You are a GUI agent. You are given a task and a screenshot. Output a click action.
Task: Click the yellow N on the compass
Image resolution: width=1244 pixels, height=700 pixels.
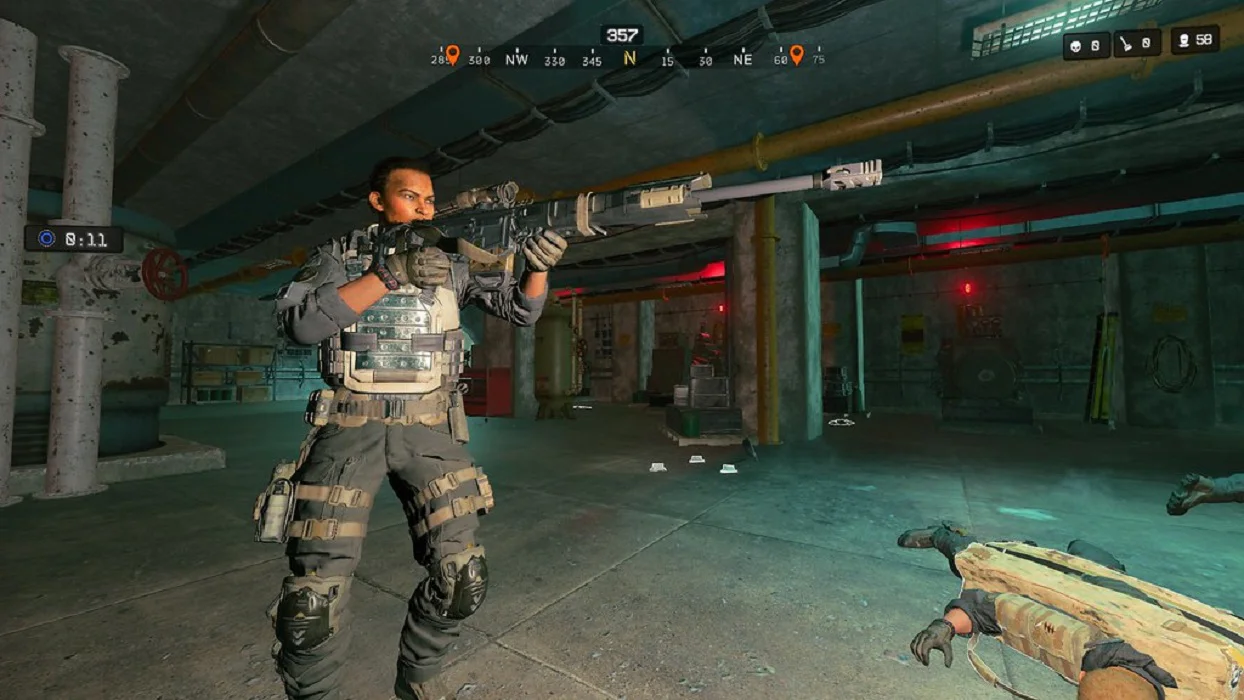pyautogui.click(x=629, y=59)
